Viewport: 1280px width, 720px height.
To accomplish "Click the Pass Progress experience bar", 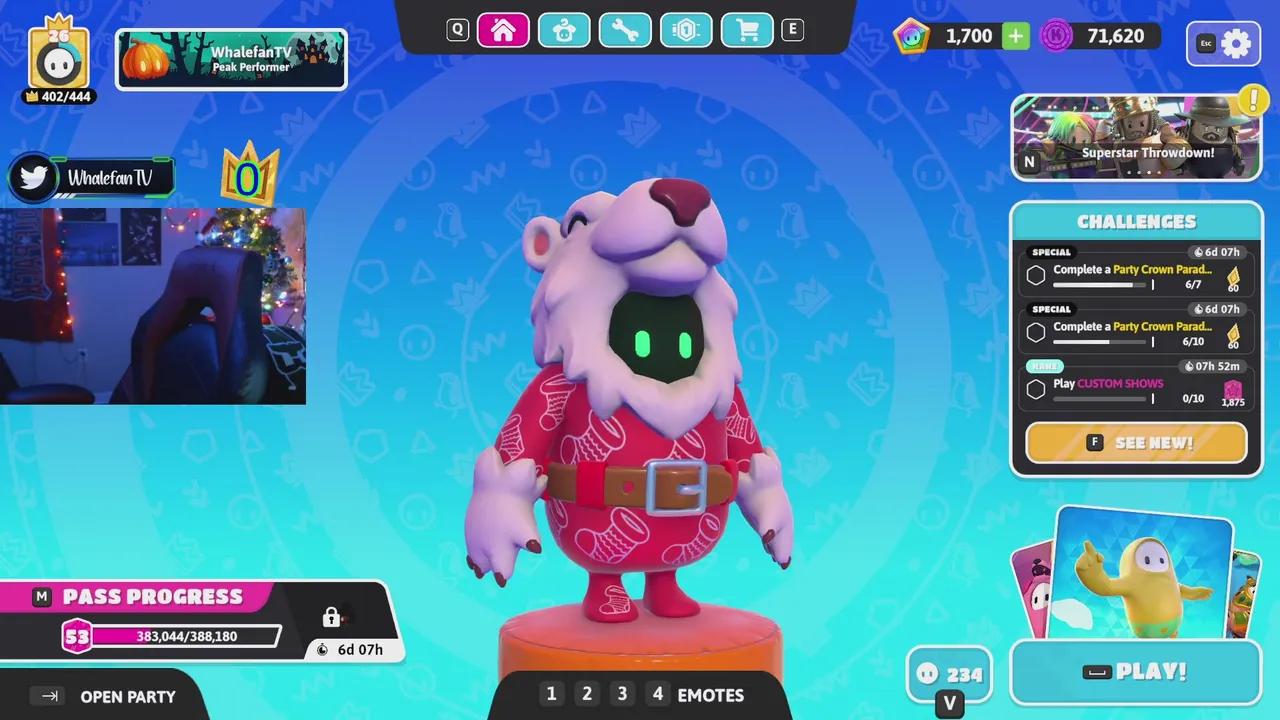I will (x=185, y=636).
